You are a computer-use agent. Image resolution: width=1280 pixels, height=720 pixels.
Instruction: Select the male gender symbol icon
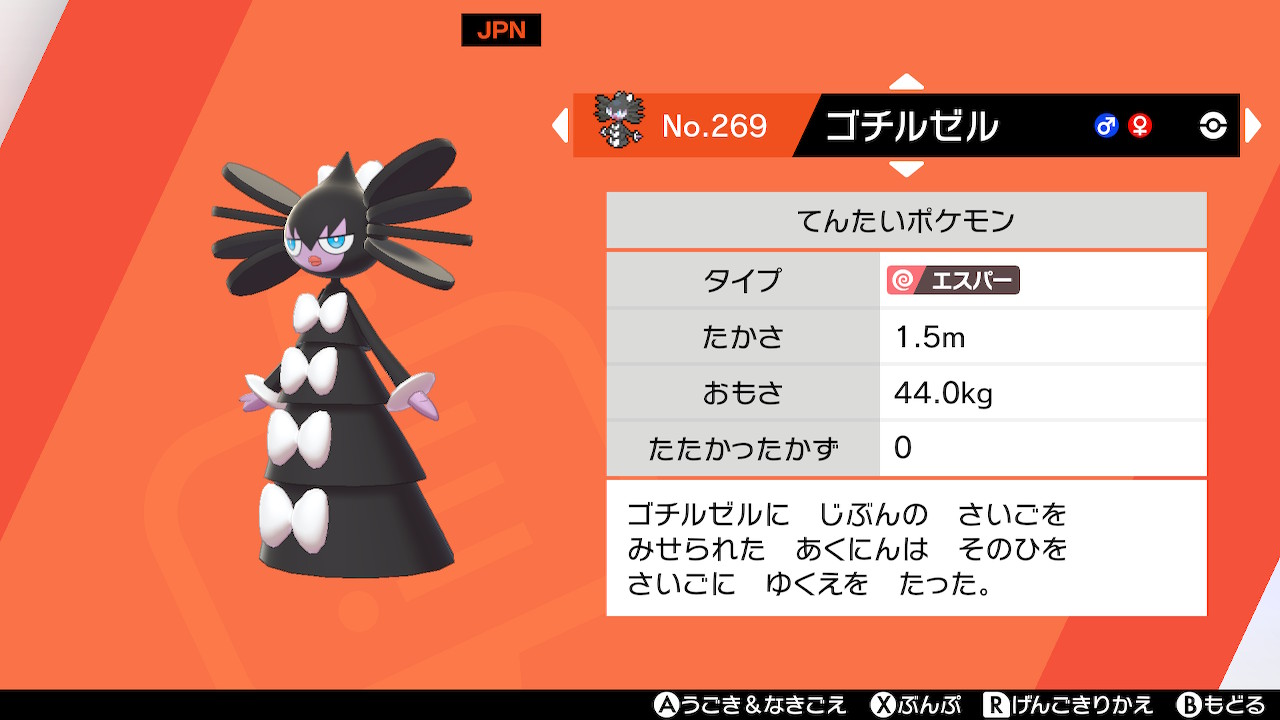coord(1108,126)
